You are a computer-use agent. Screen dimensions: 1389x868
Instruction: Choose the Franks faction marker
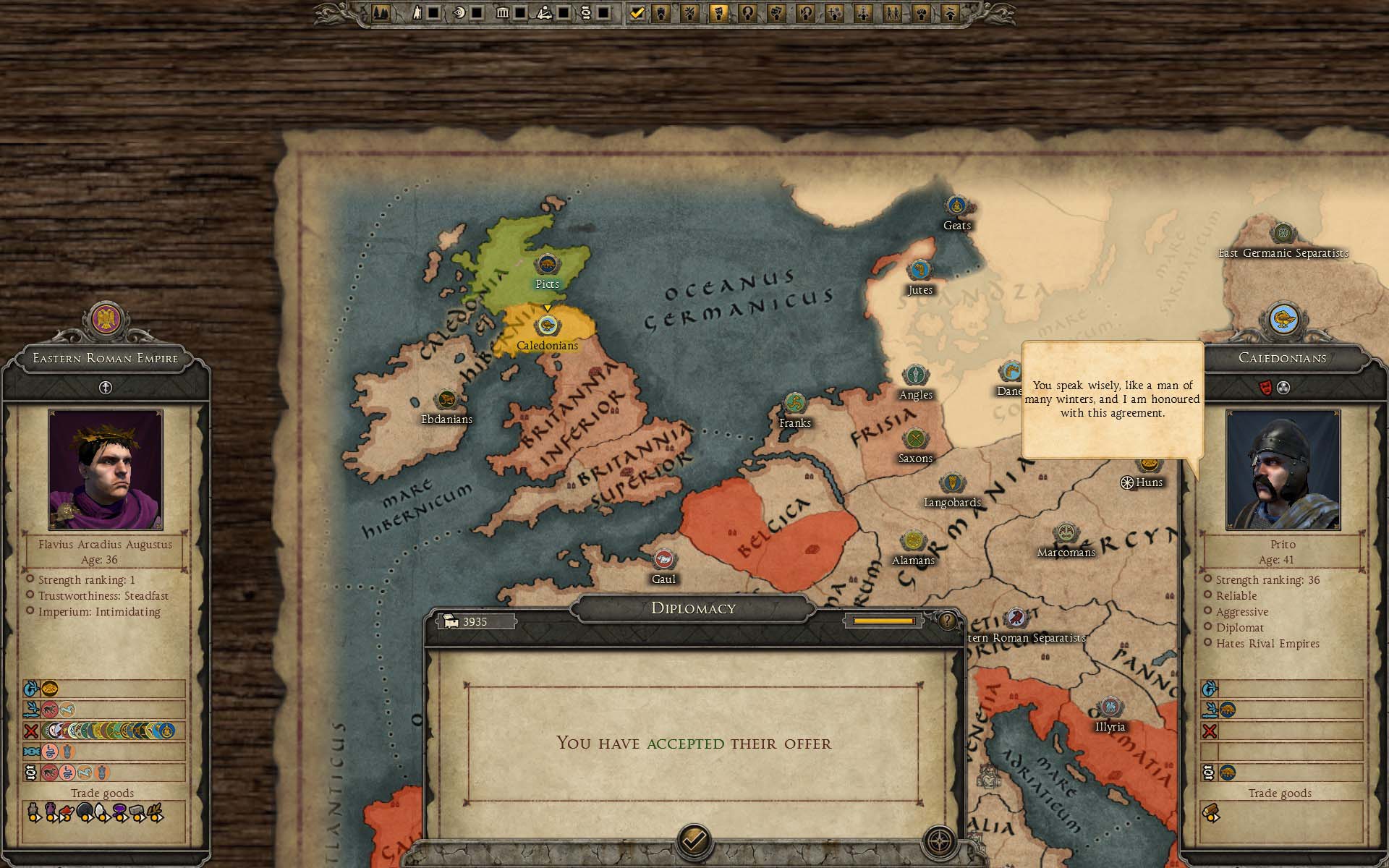coord(795,404)
